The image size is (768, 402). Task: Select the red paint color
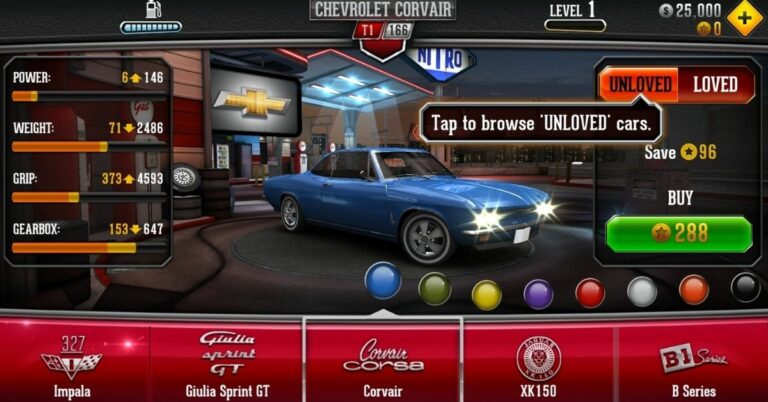point(590,293)
